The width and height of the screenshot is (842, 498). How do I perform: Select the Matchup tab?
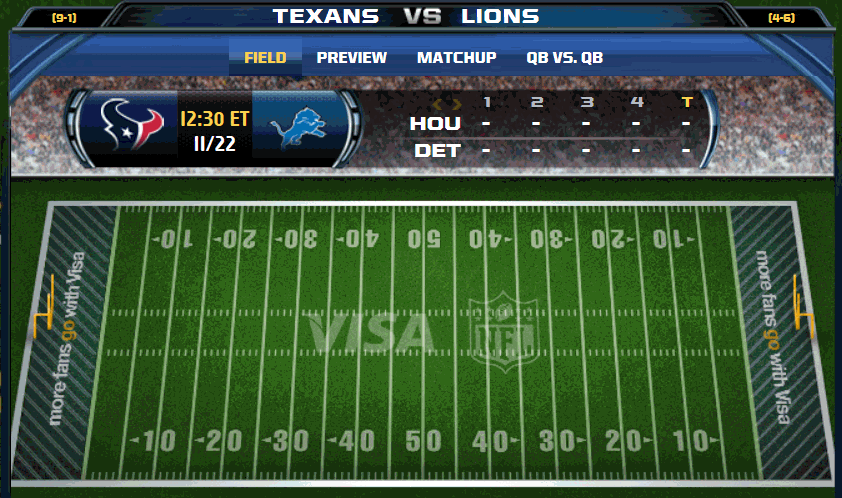point(456,58)
